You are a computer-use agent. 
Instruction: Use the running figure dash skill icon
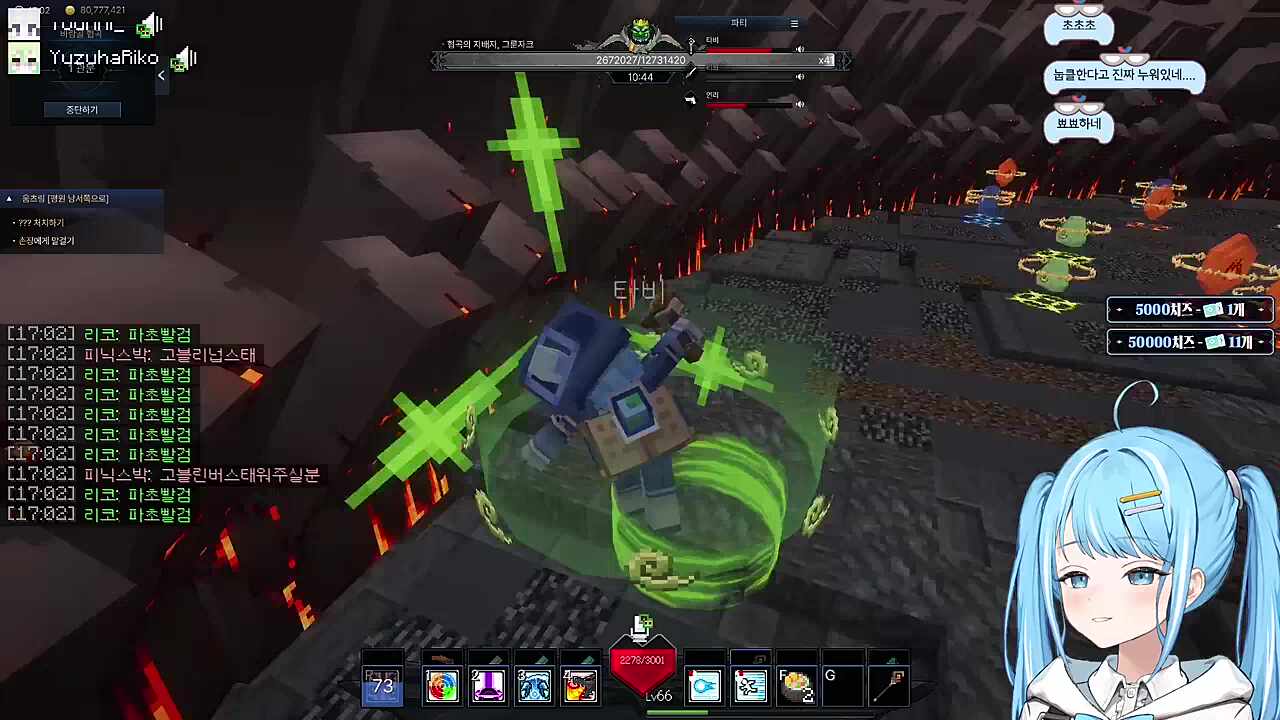point(750,686)
